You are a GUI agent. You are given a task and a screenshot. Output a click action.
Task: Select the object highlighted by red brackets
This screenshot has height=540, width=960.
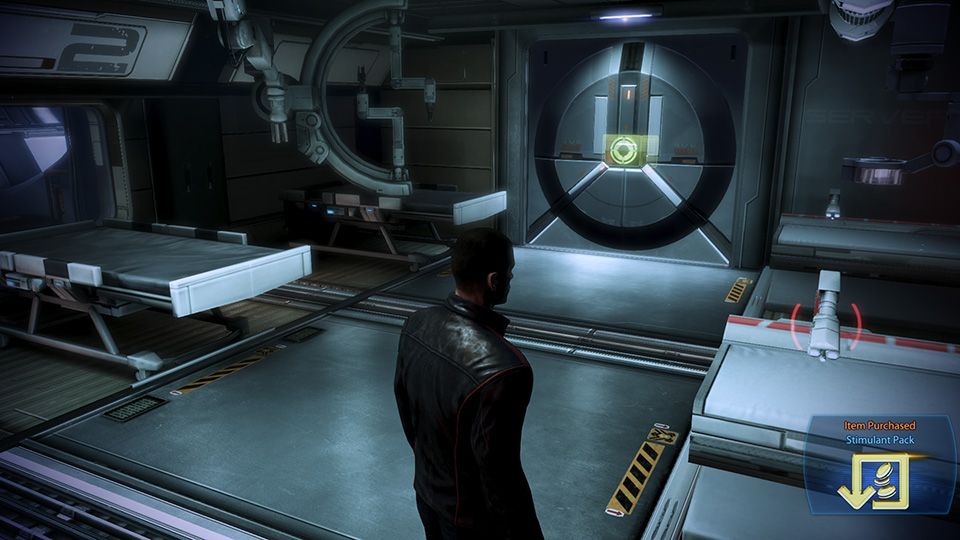pos(826,317)
